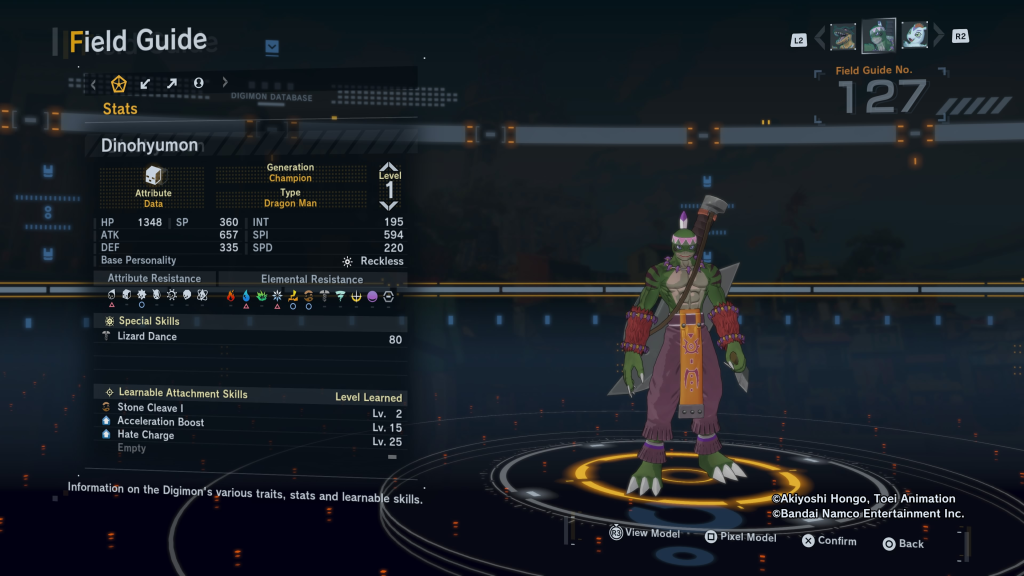Switch to Pixel Model view
The width and height of the screenshot is (1024, 576).
[740, 537]
